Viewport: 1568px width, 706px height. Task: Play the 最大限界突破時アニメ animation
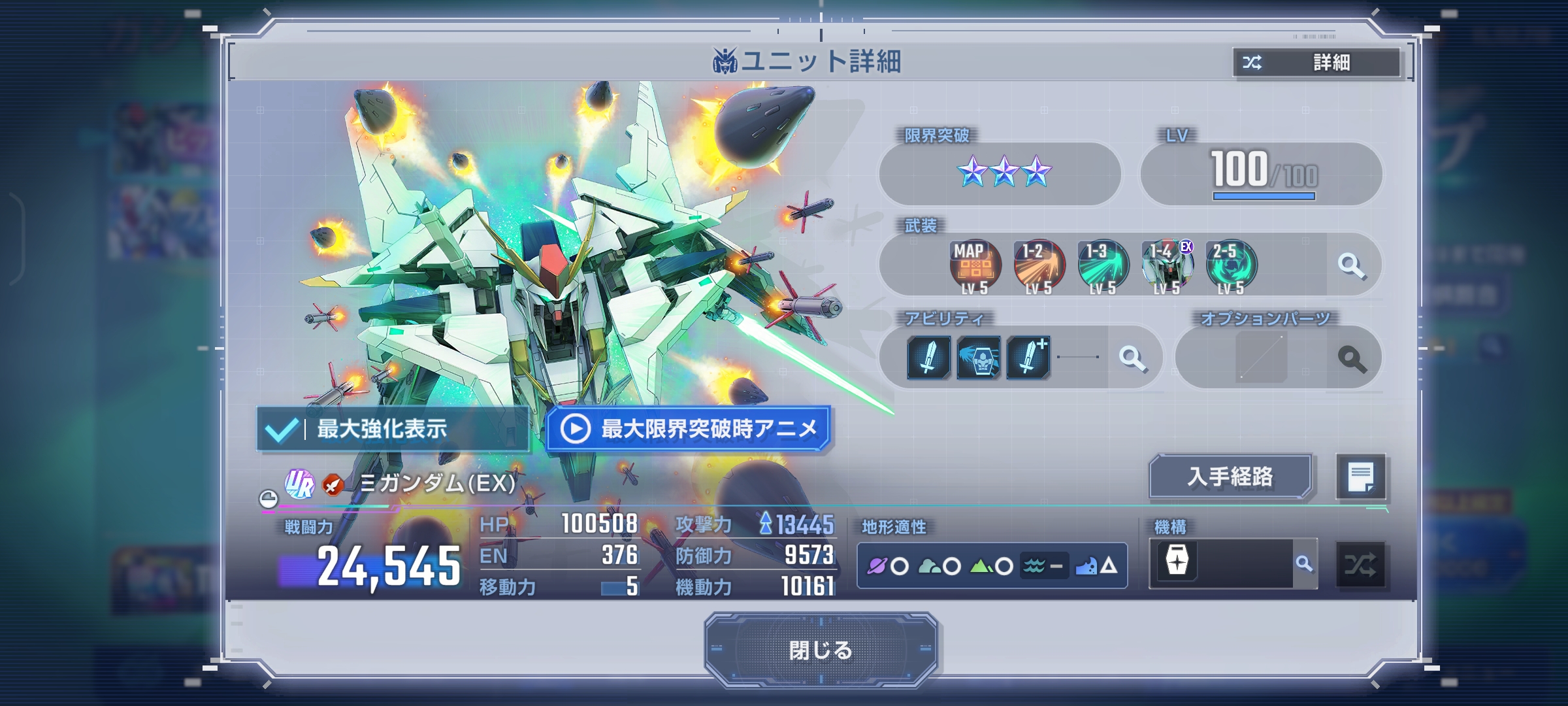pyautogui.click(x=689, y=429)
